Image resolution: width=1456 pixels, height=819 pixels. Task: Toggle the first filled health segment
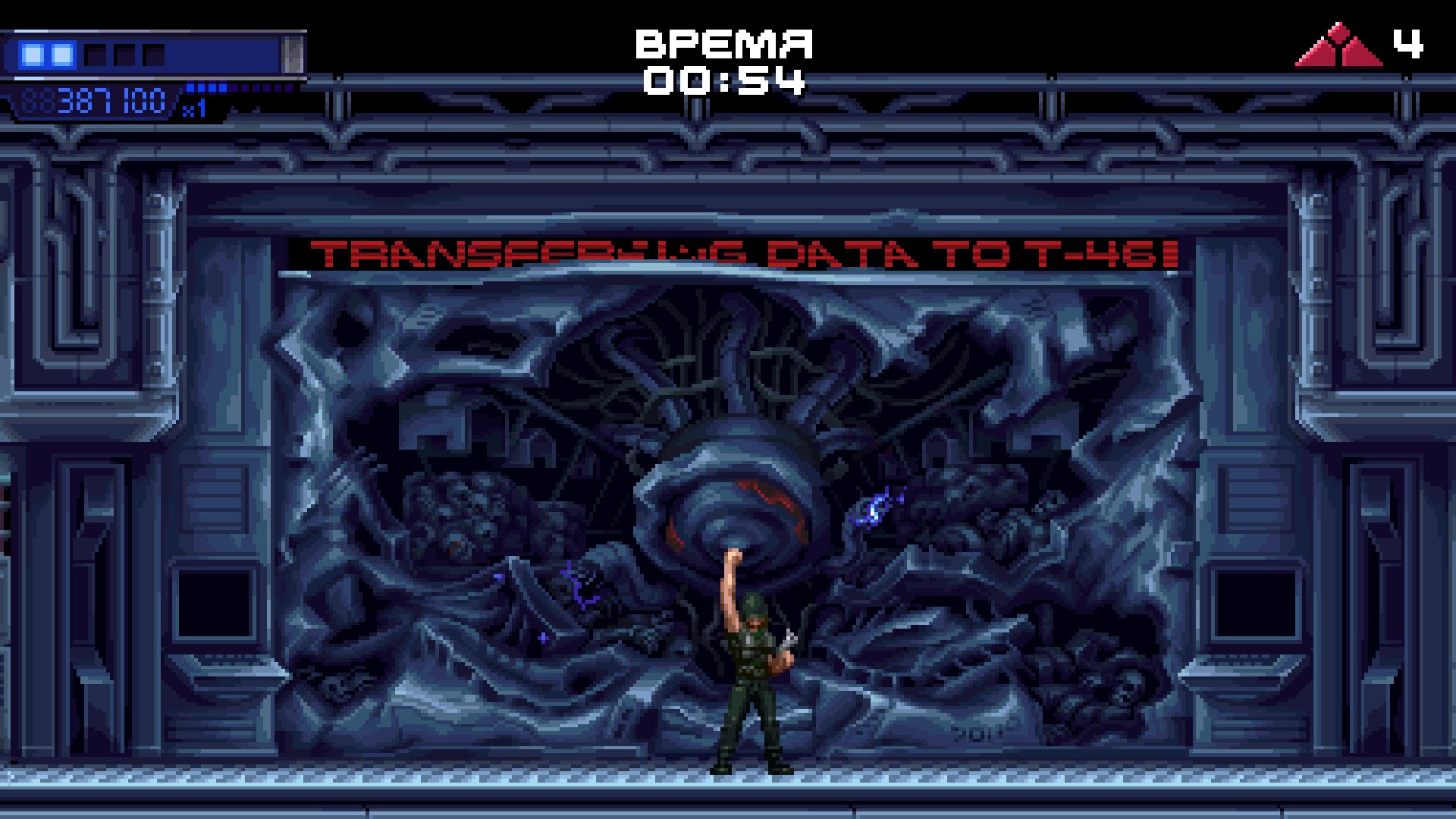click(34, 53)
